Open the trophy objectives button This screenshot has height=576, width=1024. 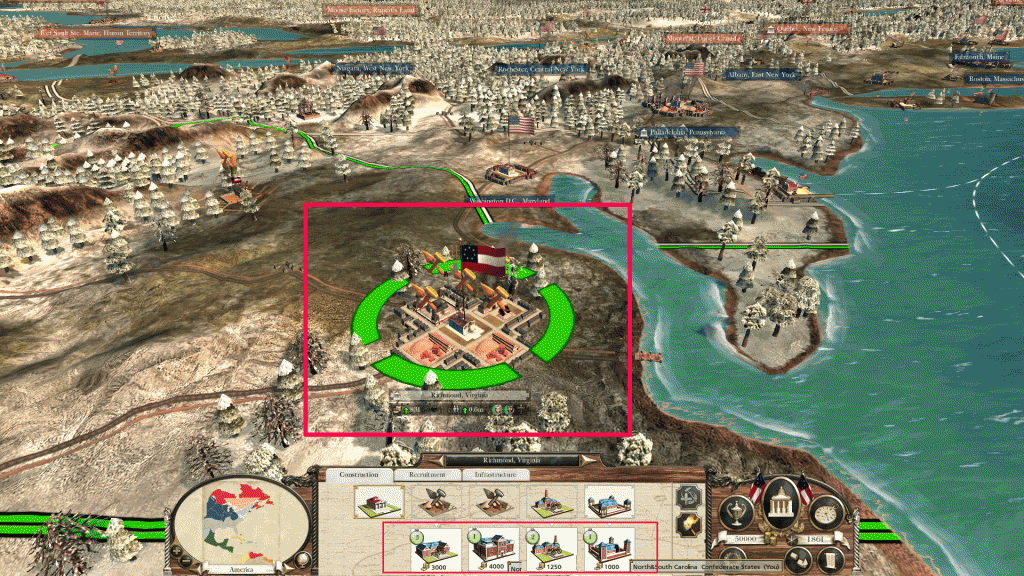[x=738, y=513]
